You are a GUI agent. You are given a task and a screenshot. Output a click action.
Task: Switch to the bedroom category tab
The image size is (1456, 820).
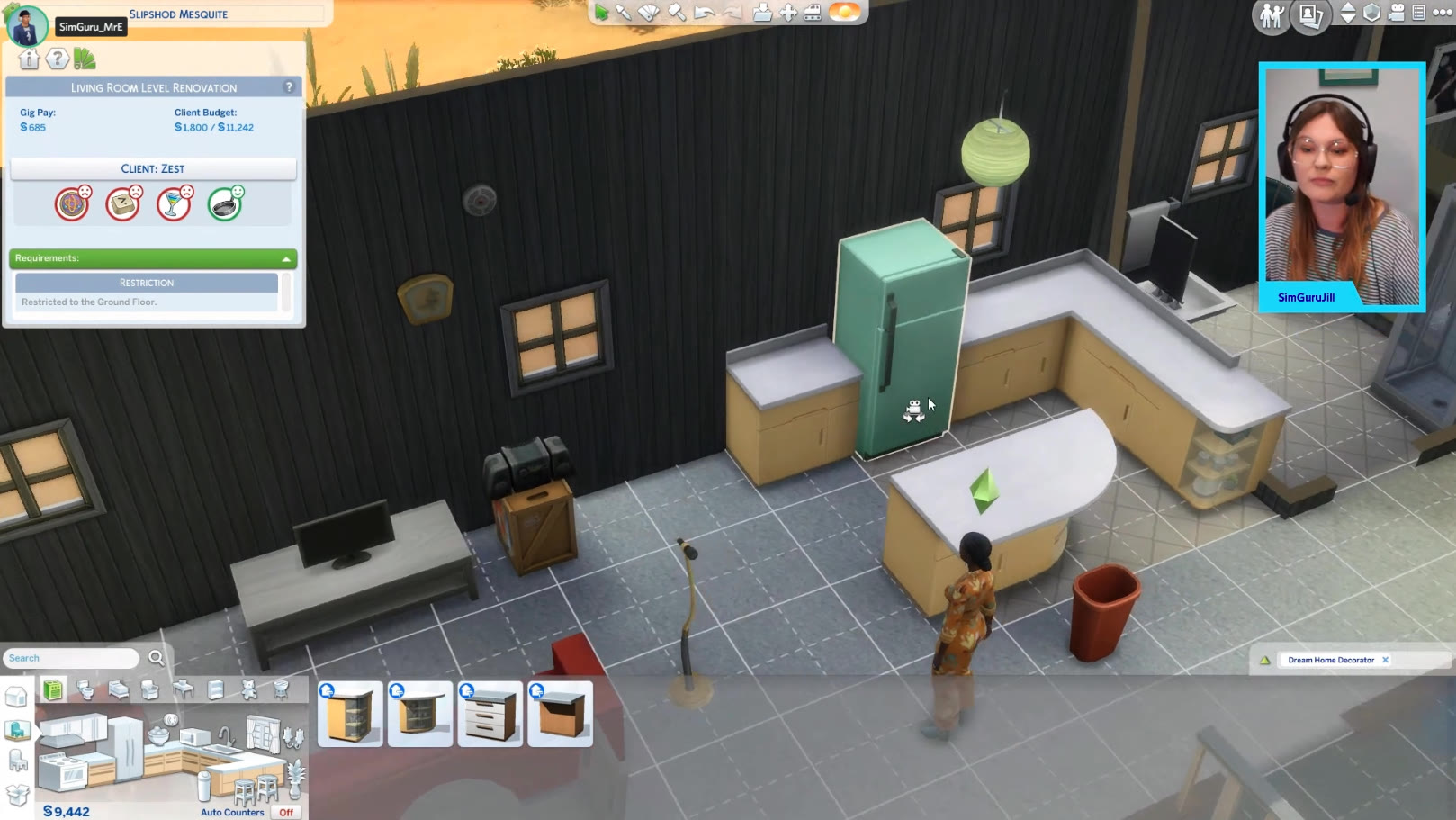tap(119, 690)
